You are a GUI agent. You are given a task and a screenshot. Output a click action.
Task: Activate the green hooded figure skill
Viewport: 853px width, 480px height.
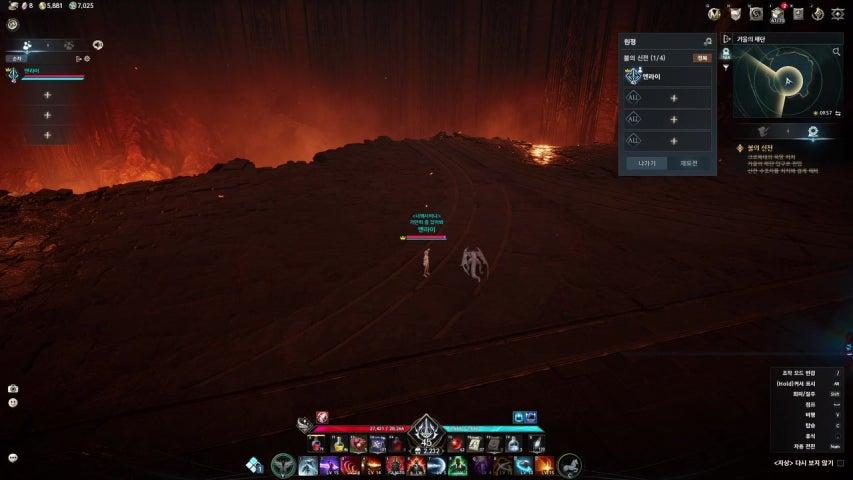(457, 465)
